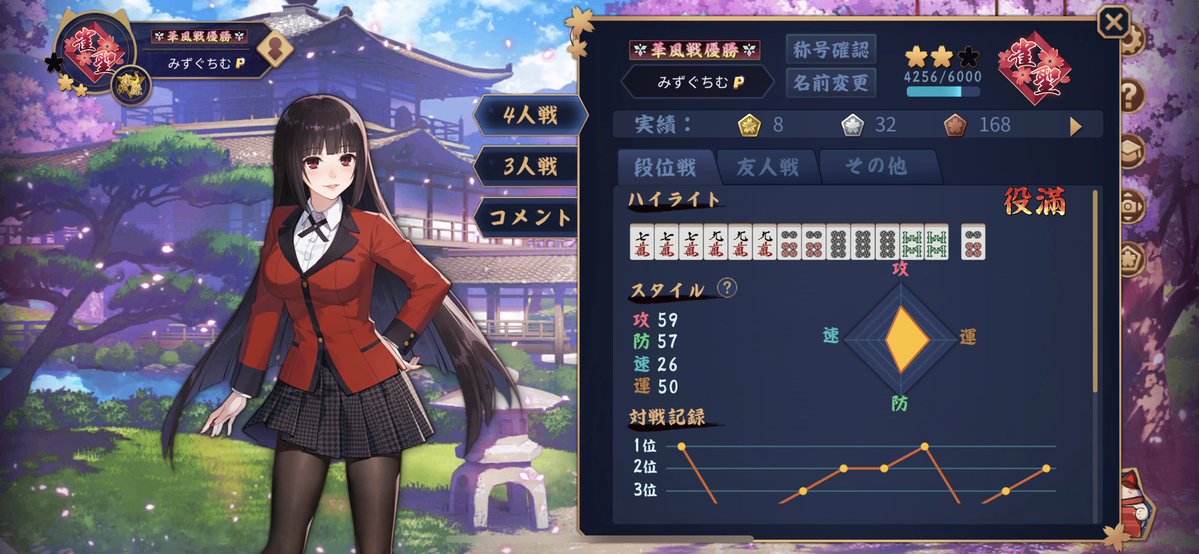Expand achievements with the arrow beside 実績
The height and width of the screenshot is (554, 1199).
click(x=1076, y=126)
